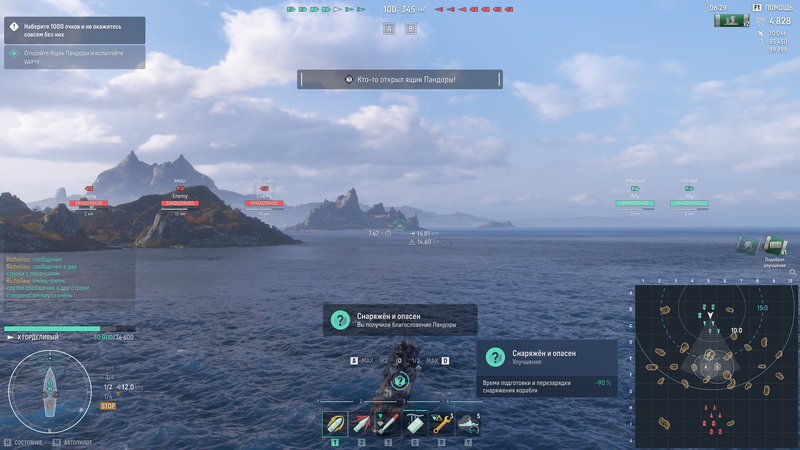The image size is (800, 450).
Task: Switch to the armor-piercing shell slot
Action: [362, 424]
